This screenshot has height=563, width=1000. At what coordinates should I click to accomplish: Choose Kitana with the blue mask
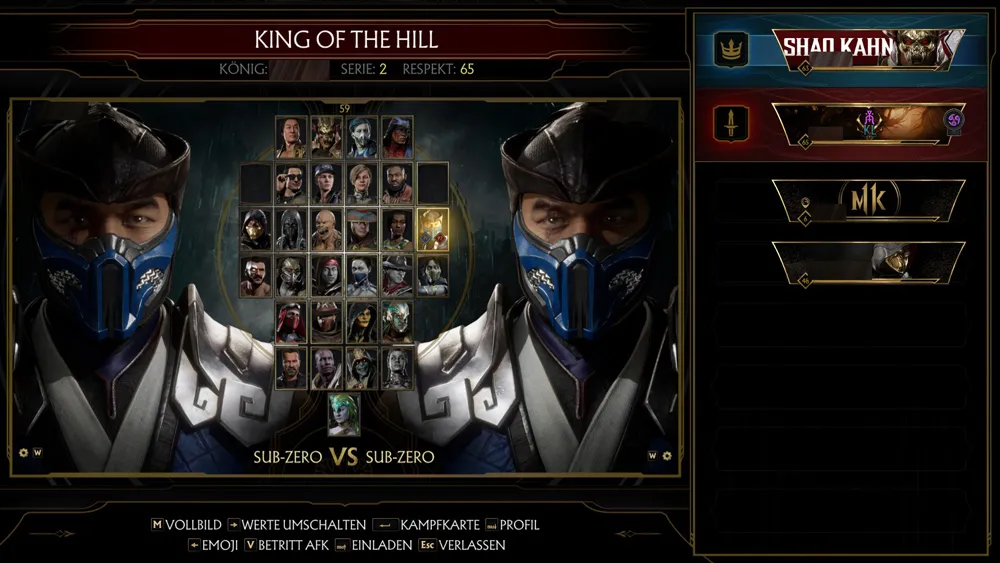coord(361,275)
